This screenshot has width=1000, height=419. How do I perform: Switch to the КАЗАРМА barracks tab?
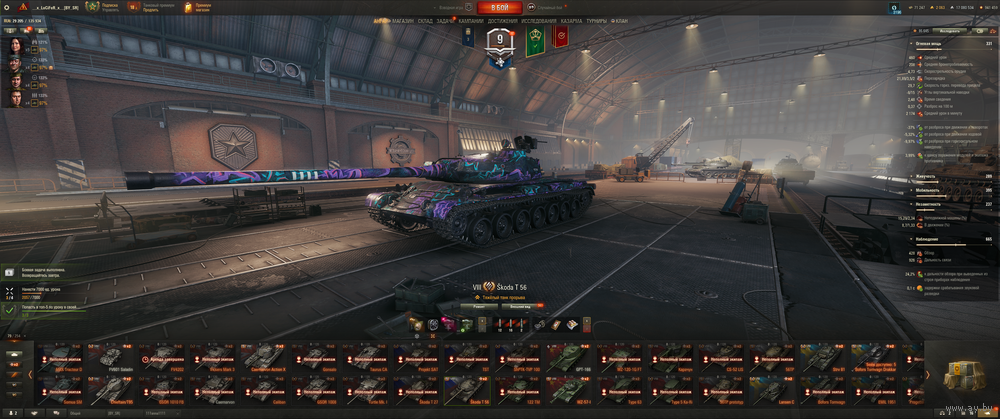tap(572, 20)
